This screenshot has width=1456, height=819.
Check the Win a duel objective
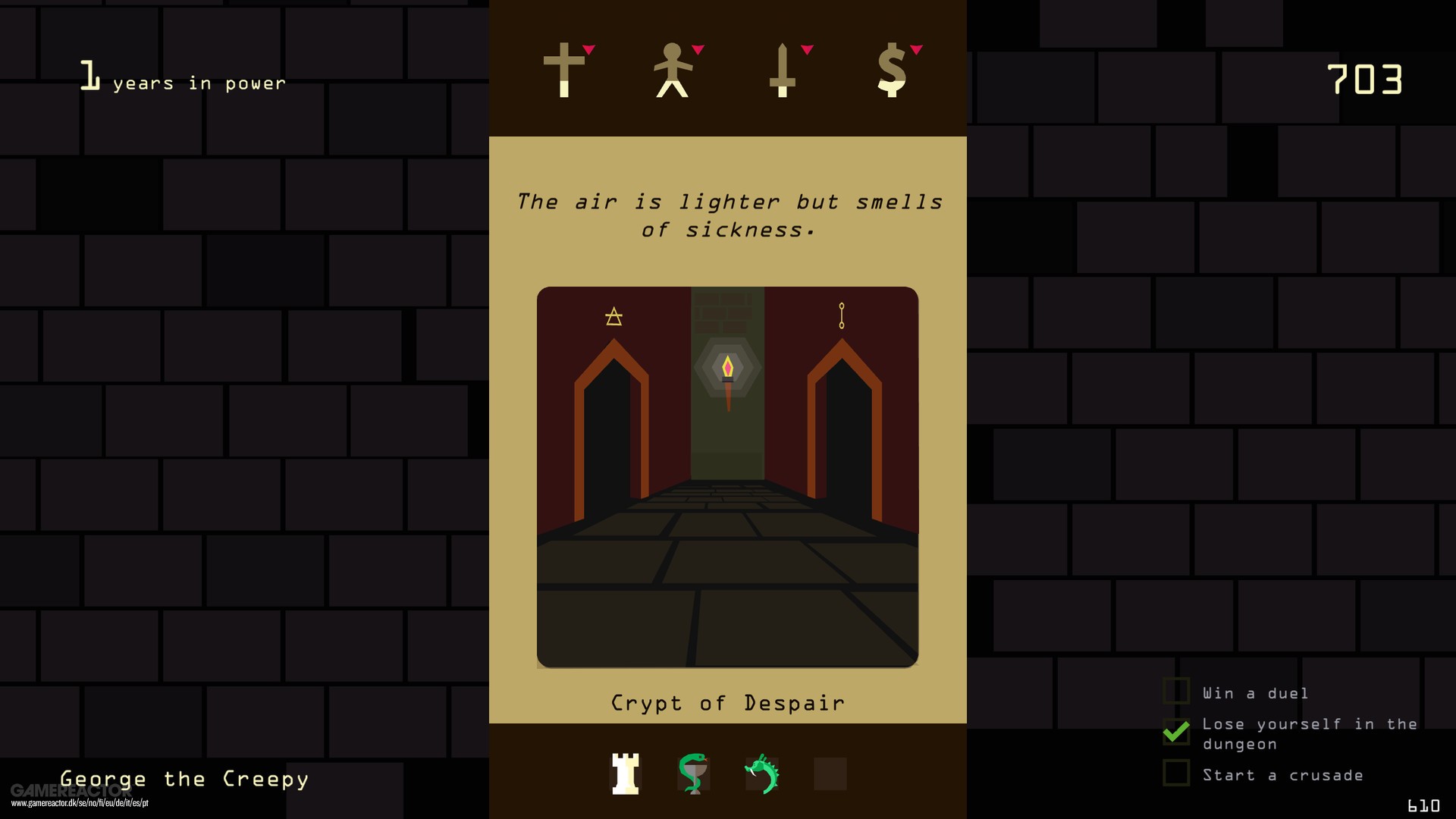point(1176,692)
